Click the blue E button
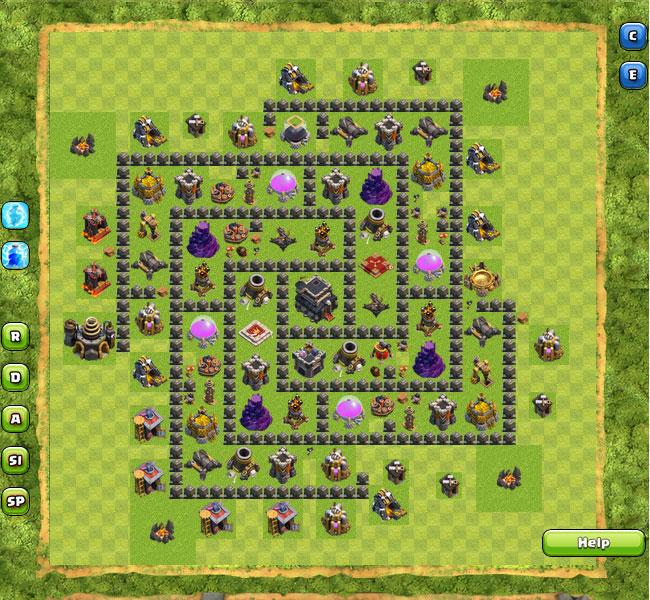The width and height of the screenshot is (650, 600). (632, 75)
